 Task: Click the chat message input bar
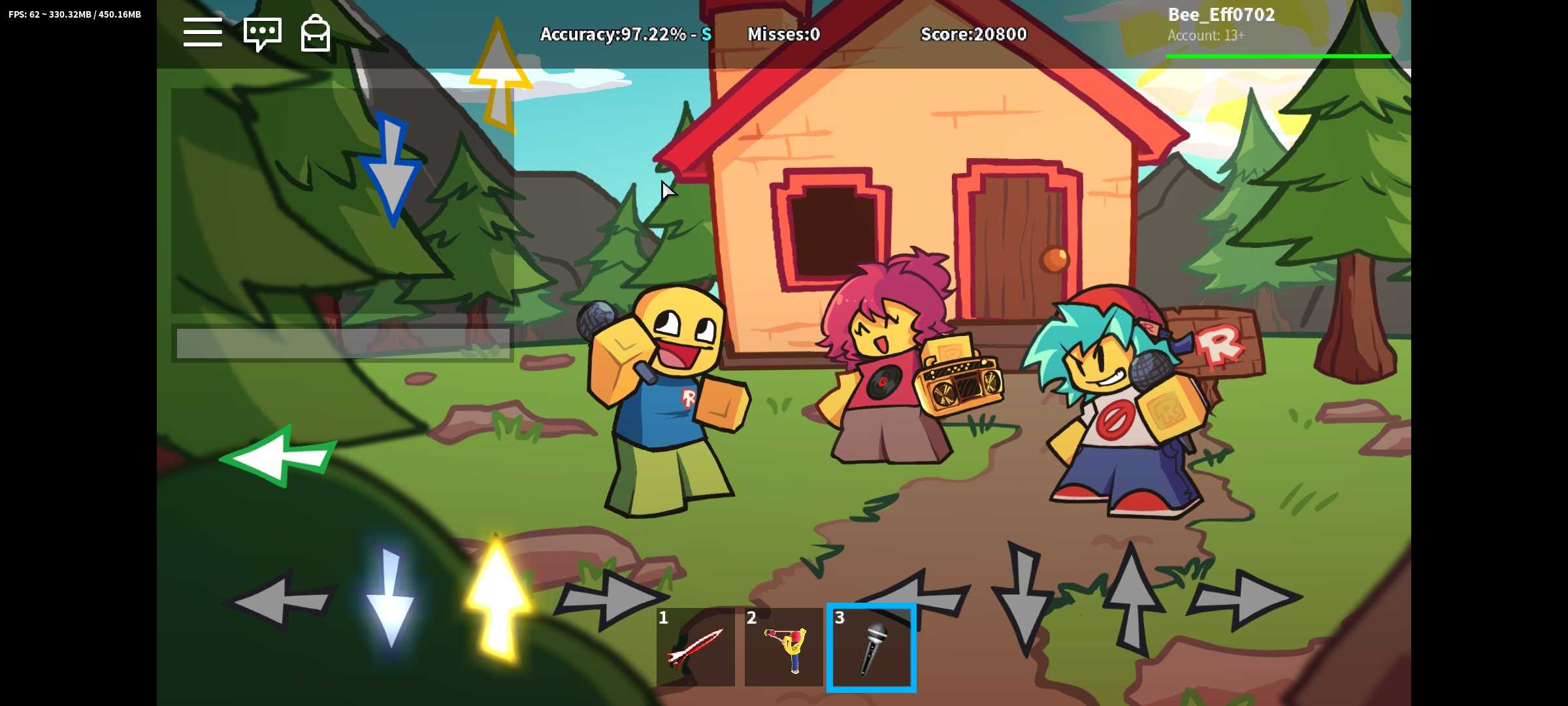click(x=342, y=343)
